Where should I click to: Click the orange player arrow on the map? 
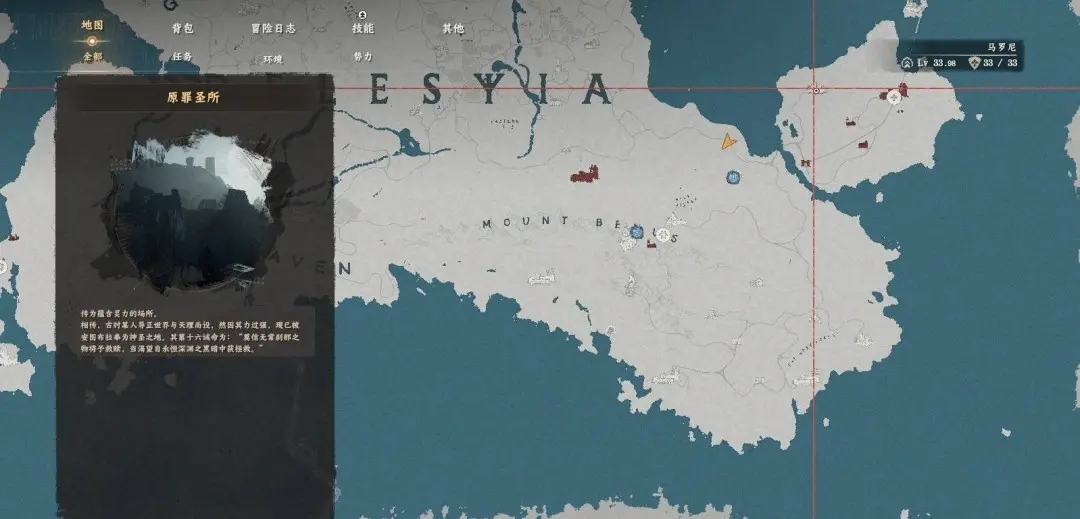click(x=729, y=143)
